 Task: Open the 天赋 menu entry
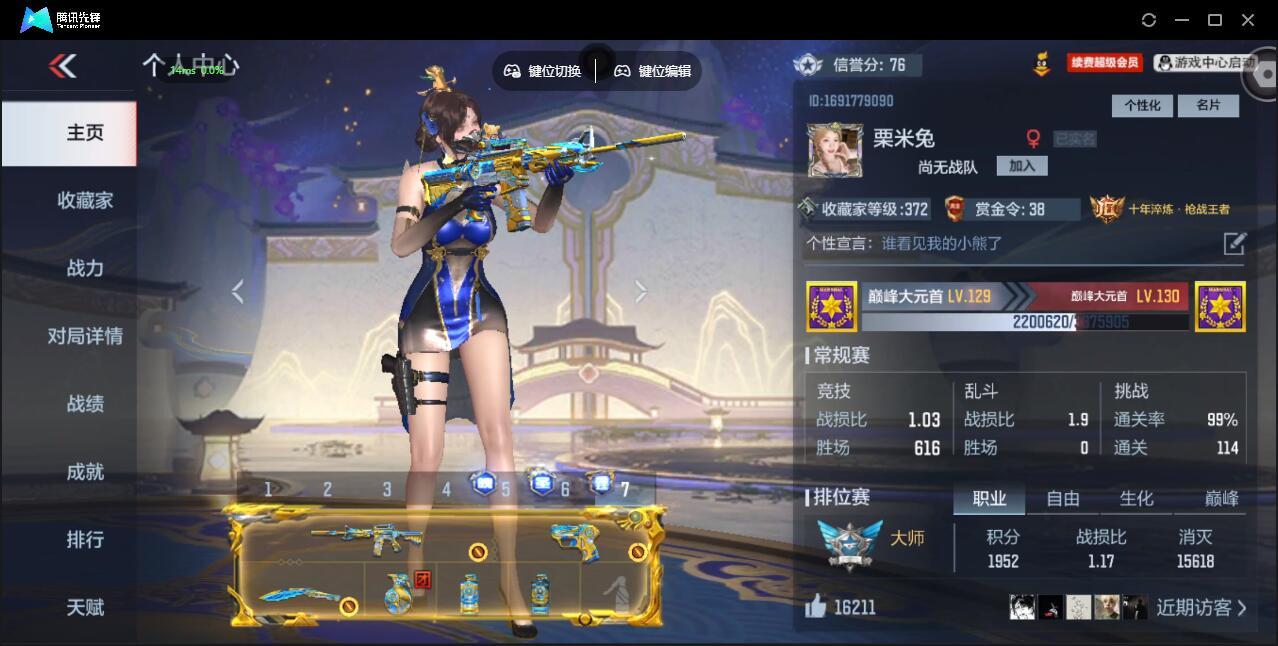click(85, 607)
